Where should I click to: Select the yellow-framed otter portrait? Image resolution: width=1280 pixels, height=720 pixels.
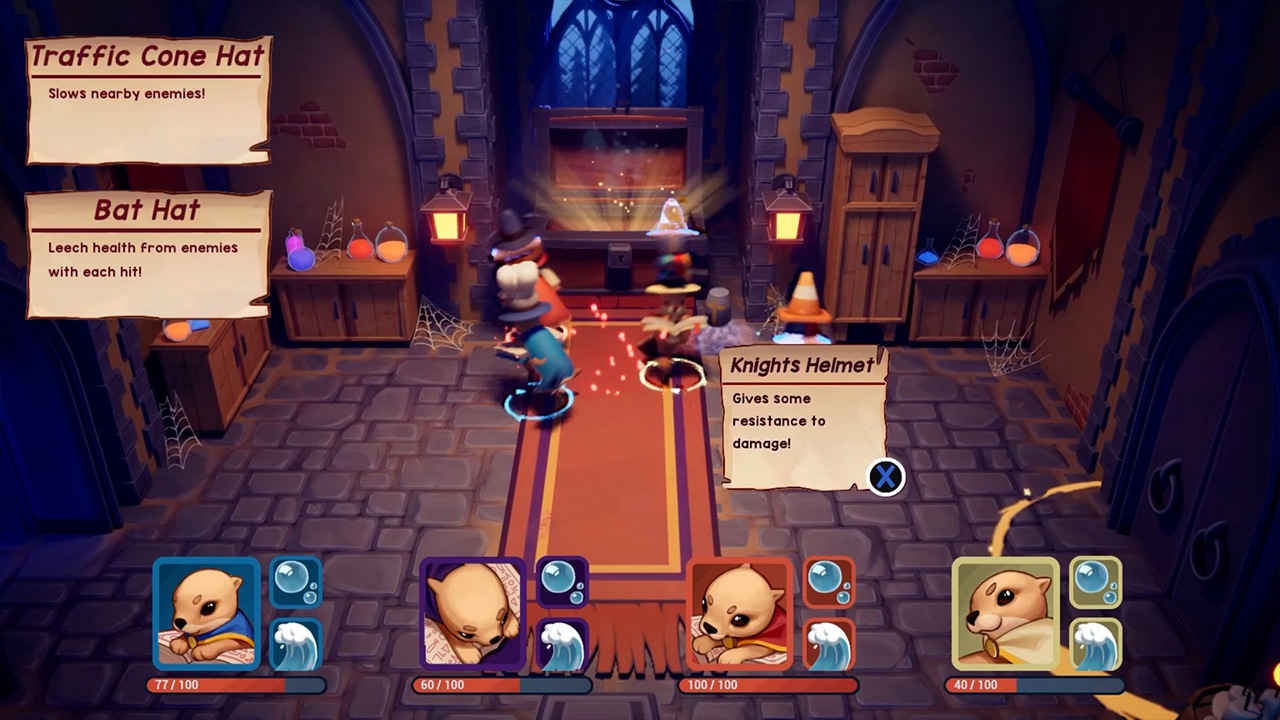click(x=1006, y=613)
